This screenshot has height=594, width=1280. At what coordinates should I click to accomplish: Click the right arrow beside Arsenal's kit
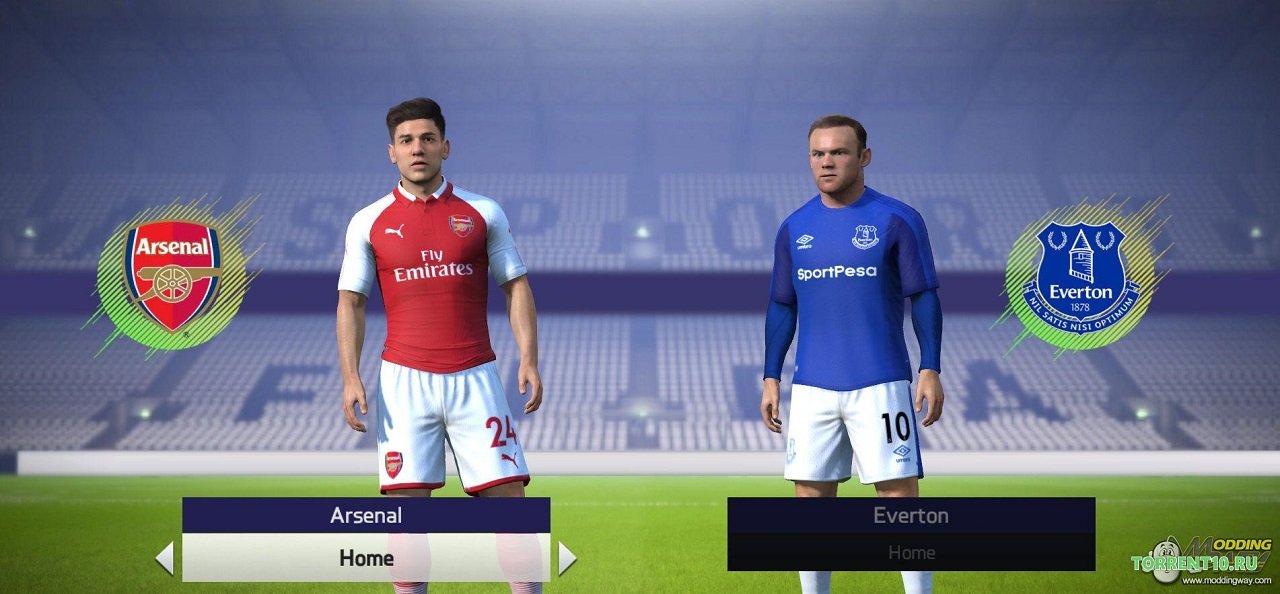pyautogui.click(x=567, y=558)
